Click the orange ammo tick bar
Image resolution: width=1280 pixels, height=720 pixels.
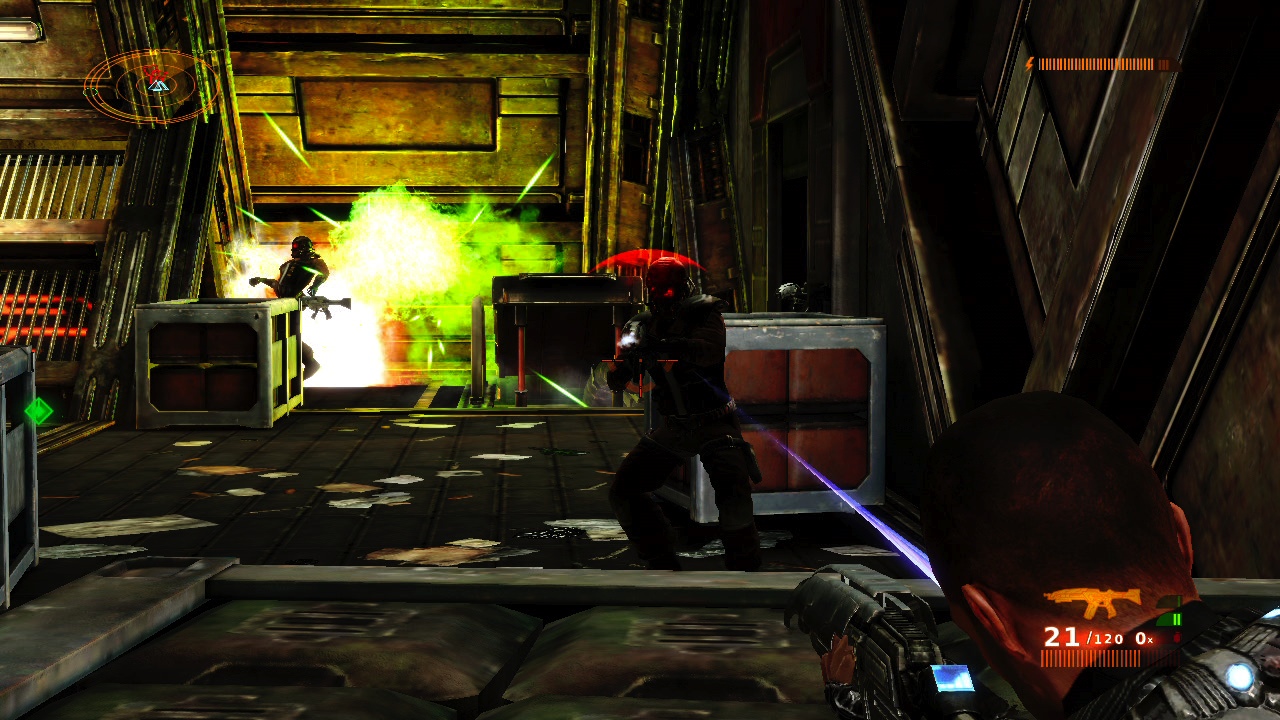(x=1090, y=656)
